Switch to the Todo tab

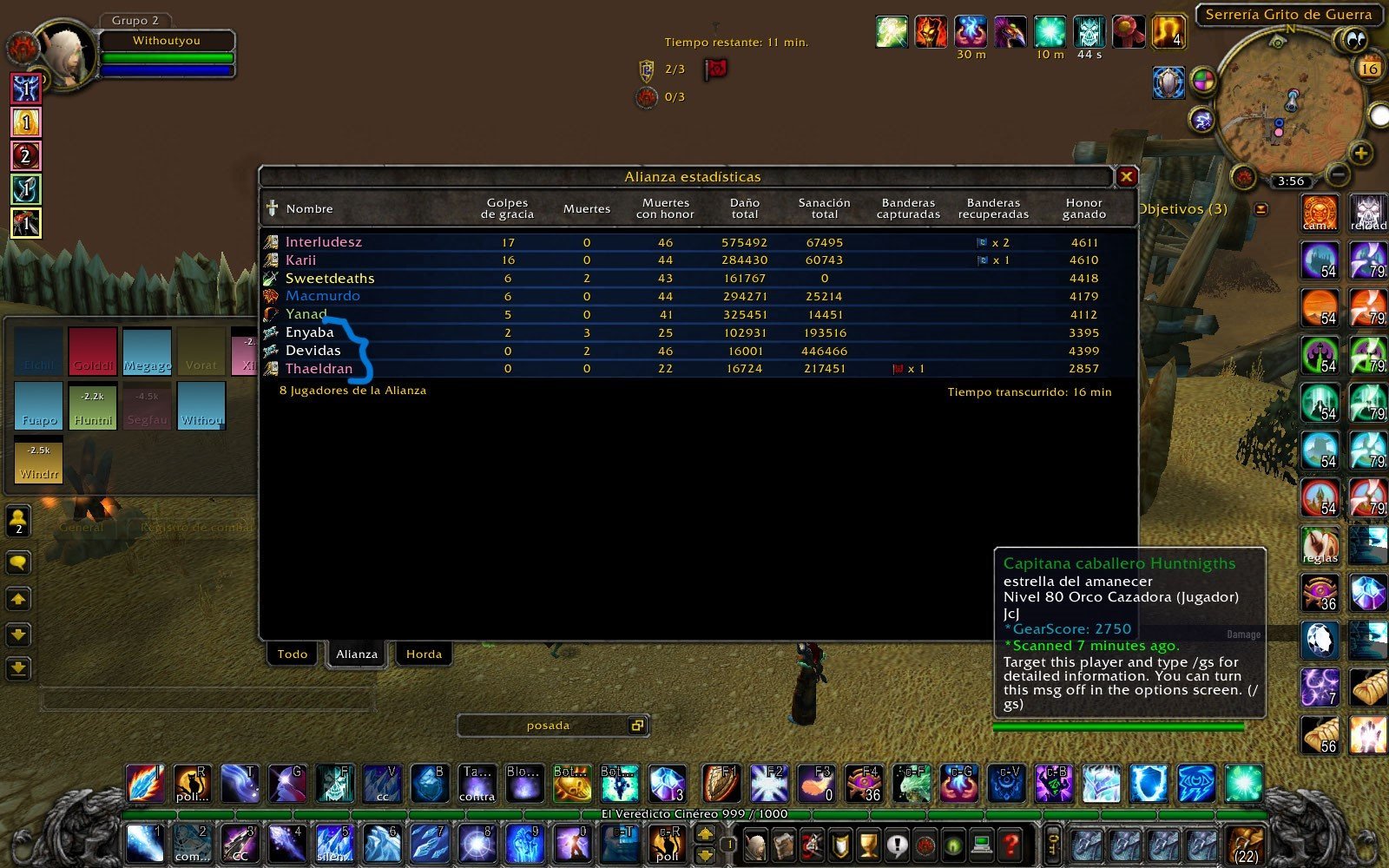coord(293,654)
